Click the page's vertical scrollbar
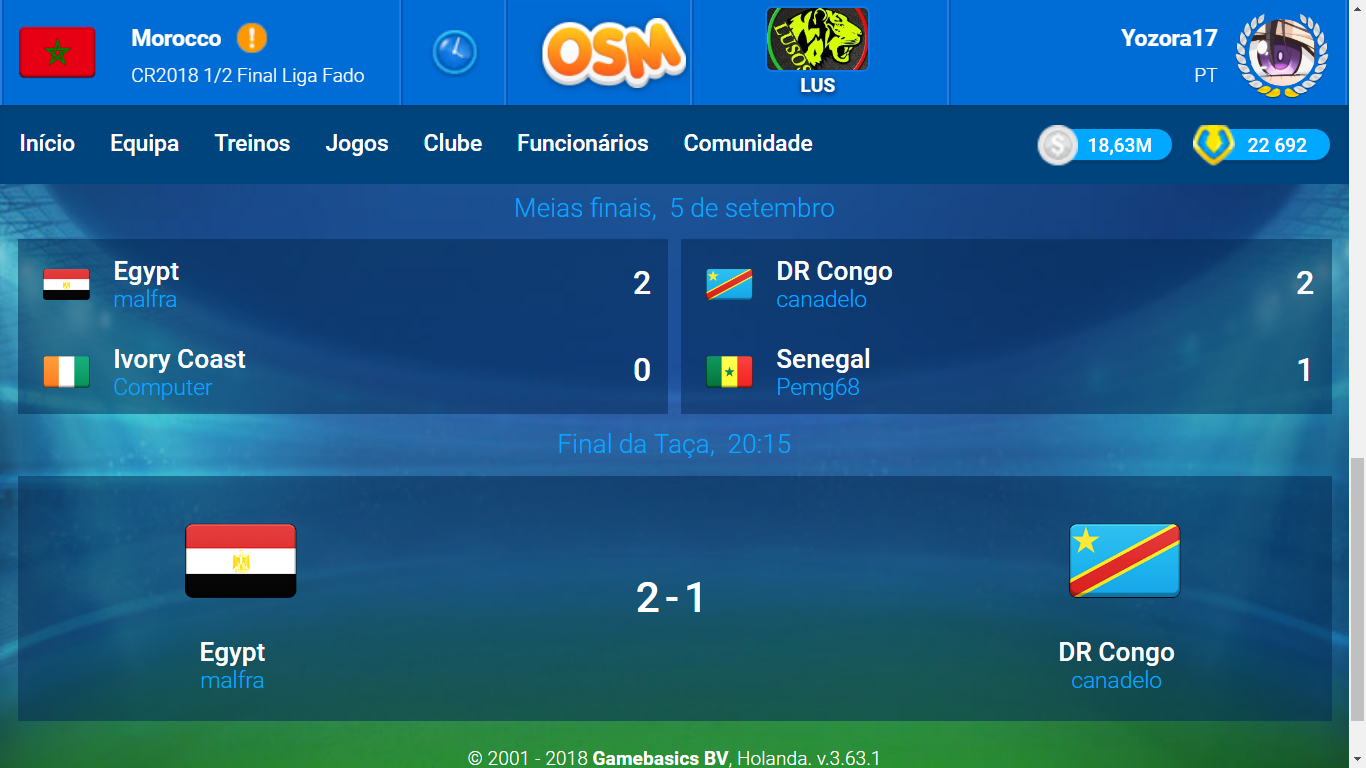 (x=1357, y=588)
